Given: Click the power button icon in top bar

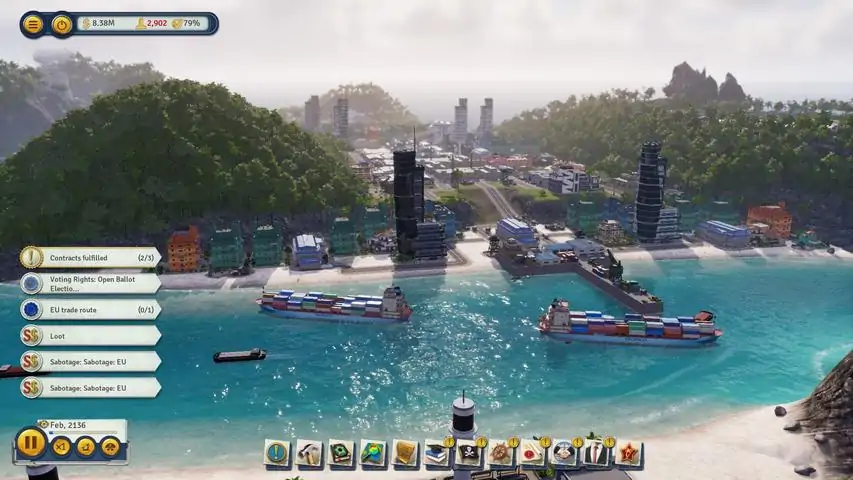Looking at the screenshot, I should (x=62, y=24).
